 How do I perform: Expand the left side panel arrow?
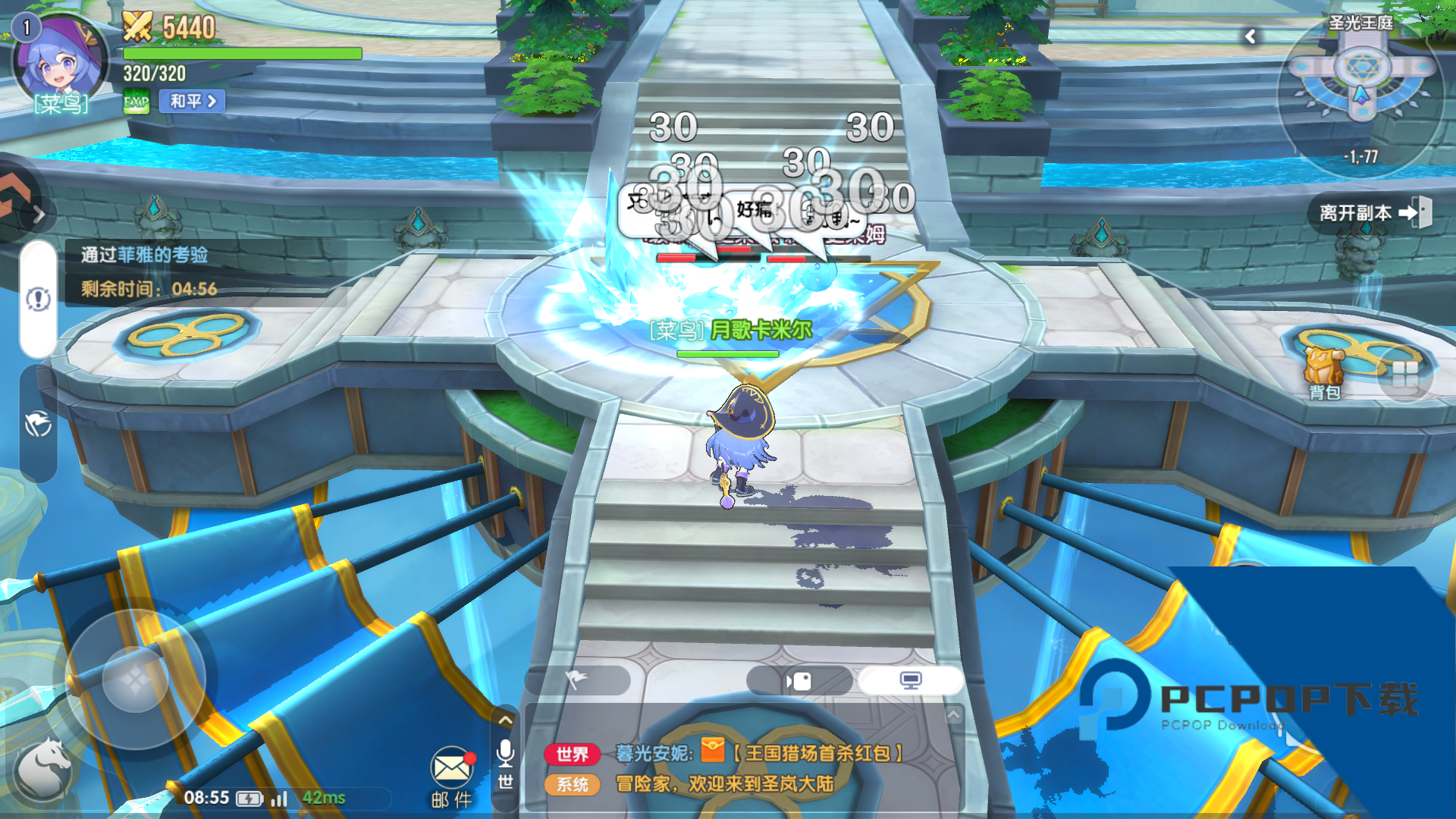click(x=38, y=215)
